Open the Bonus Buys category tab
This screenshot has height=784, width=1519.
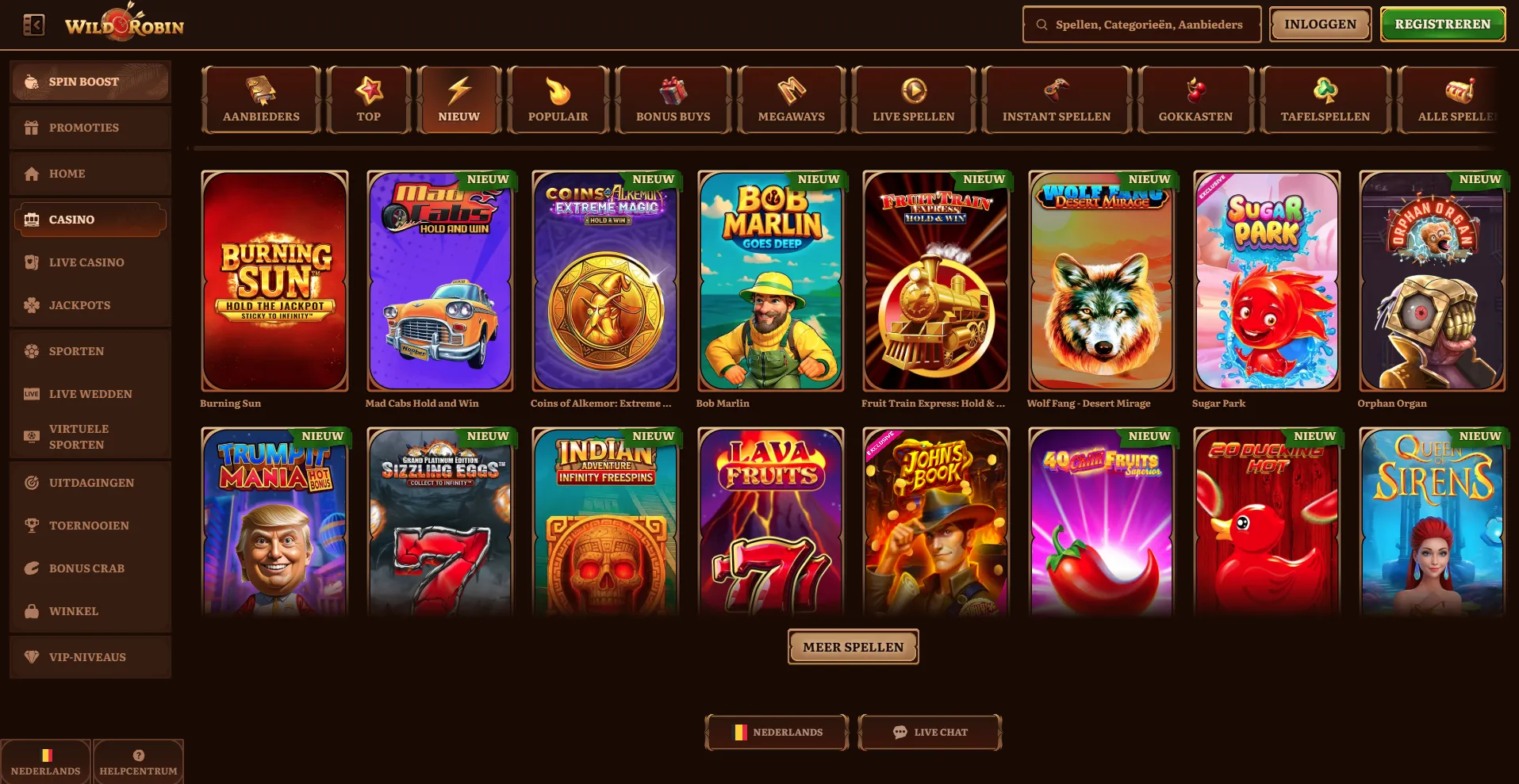click(x=672, y=99)
